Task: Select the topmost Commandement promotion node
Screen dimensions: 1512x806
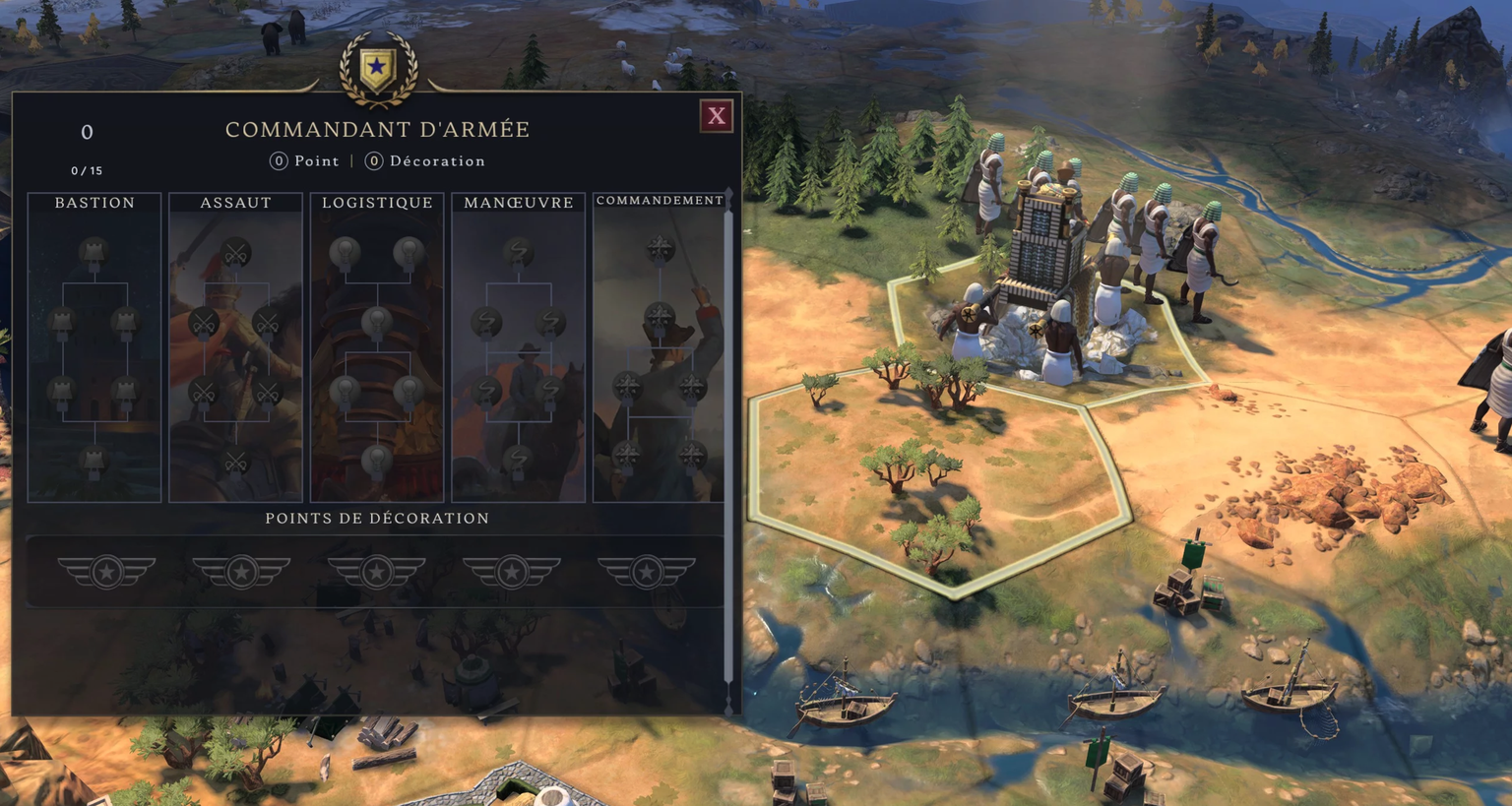Action: pyautogui.click(x=660, y=250)
